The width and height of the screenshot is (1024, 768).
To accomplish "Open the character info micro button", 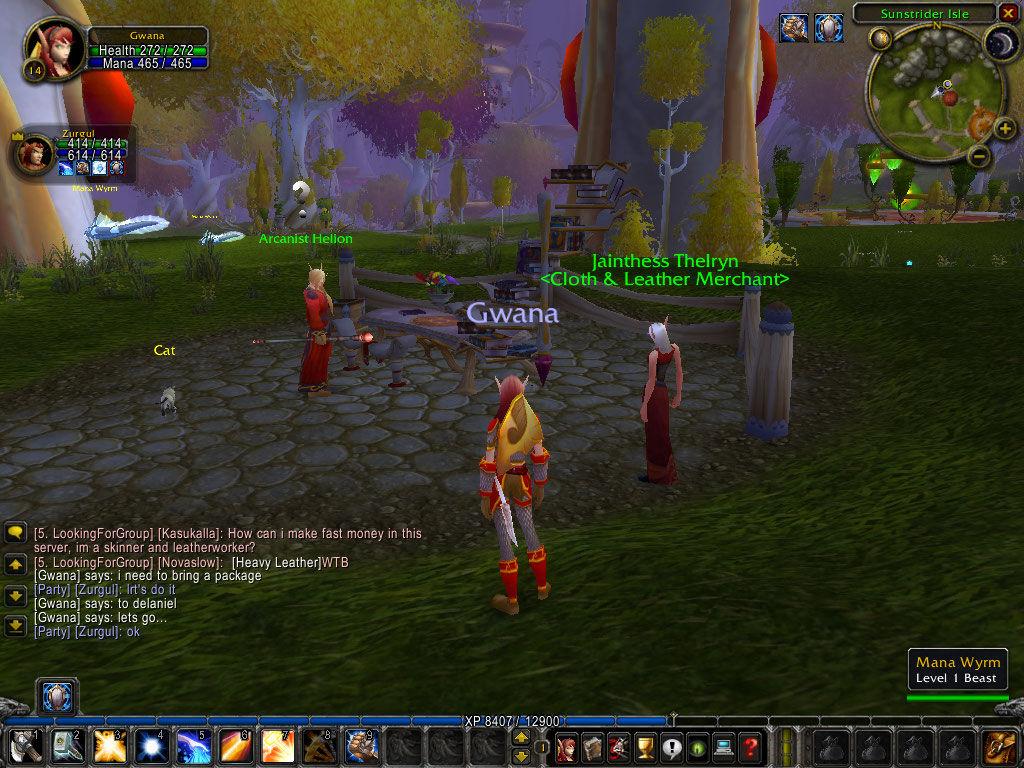I will (566, 746).
